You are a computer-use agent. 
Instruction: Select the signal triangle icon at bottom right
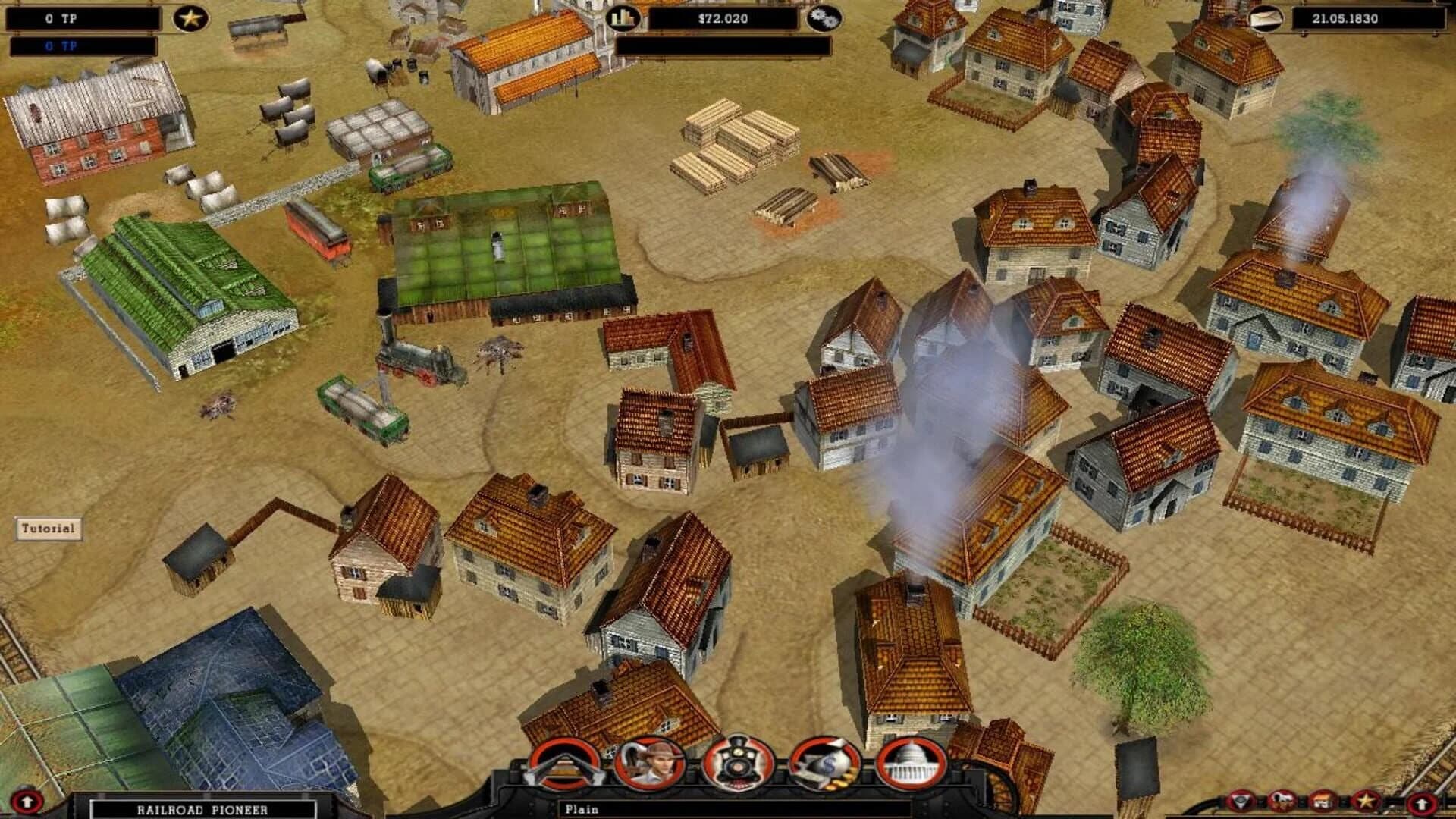(1239, 800)
